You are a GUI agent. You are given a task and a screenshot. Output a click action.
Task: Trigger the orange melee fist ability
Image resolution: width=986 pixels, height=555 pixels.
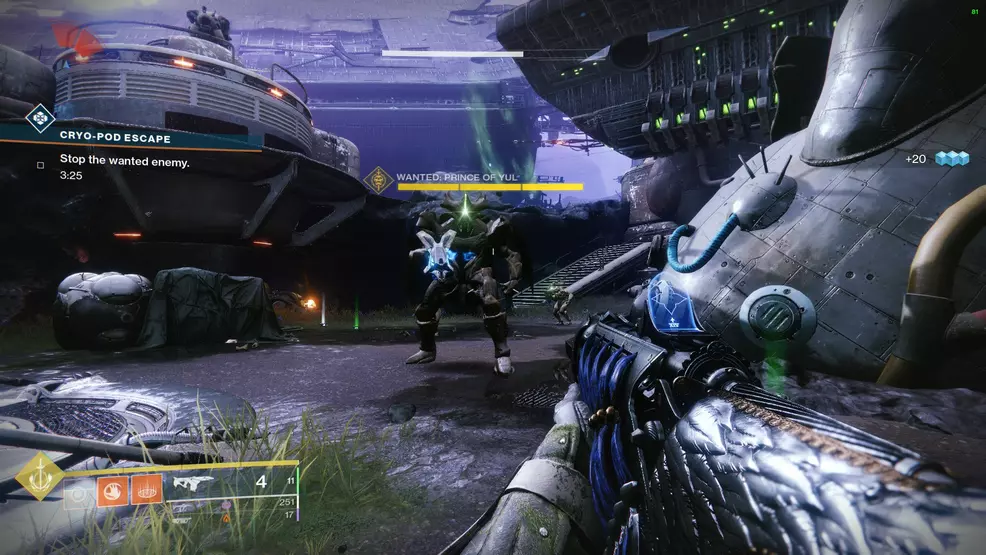[111, 490]
